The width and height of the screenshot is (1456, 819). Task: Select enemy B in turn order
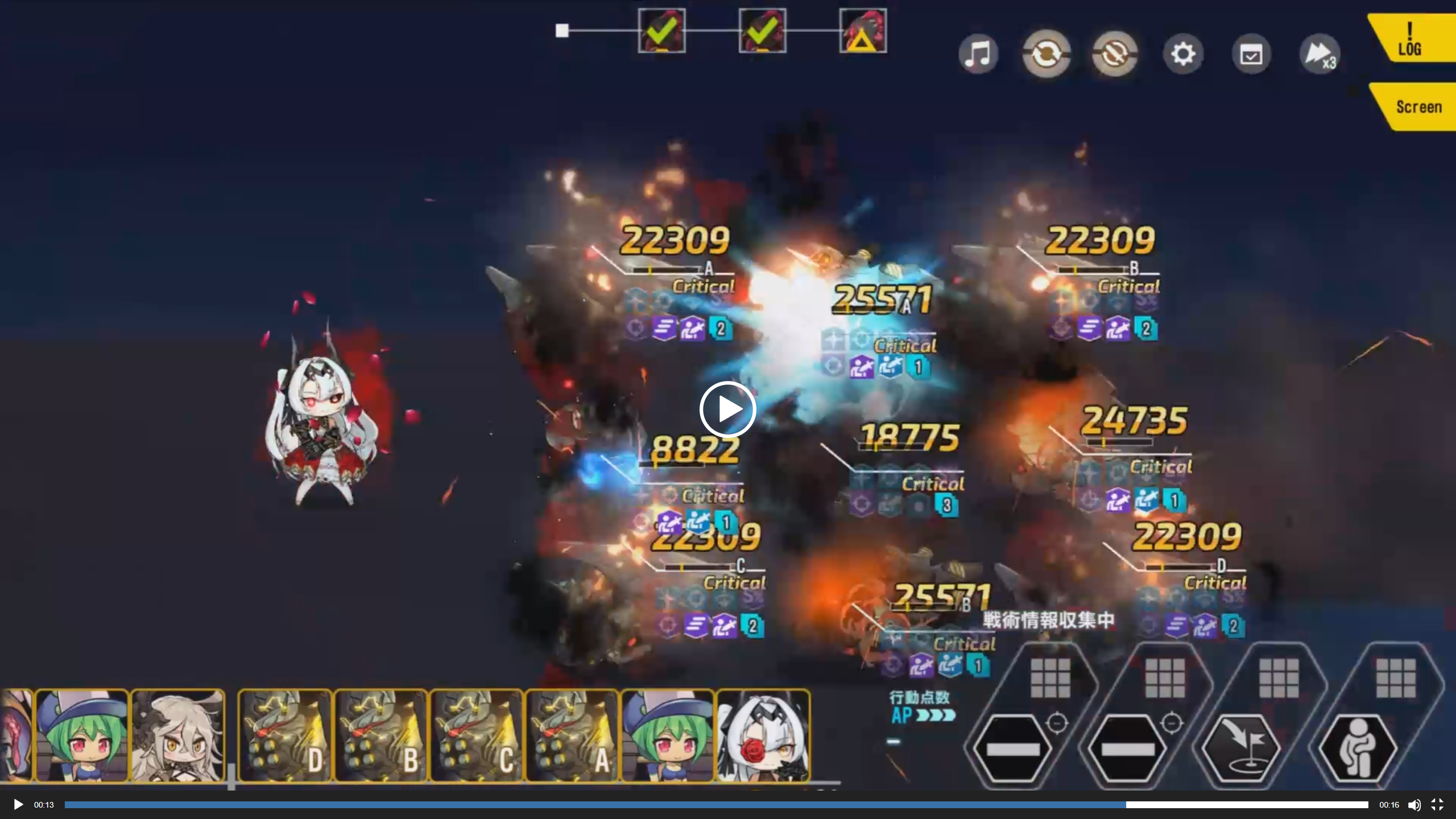click(x=381, y=737)
